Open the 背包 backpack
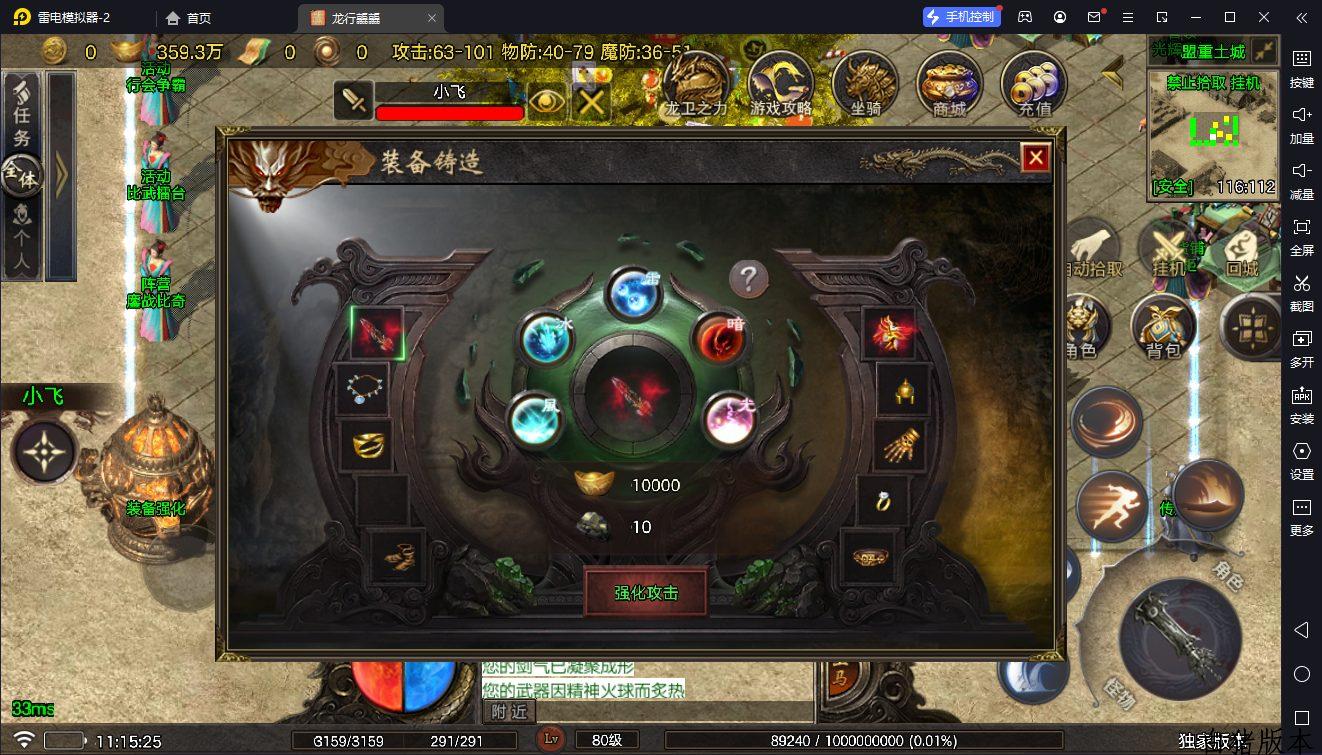1322x755 pixels. pyautogui.click(x=1163, y=327)
